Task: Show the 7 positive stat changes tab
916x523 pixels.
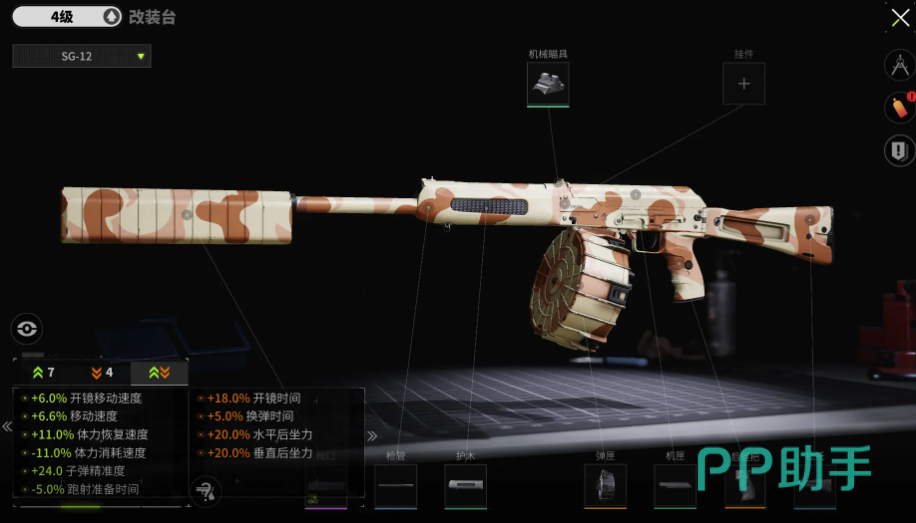Action: pos(43,373)
